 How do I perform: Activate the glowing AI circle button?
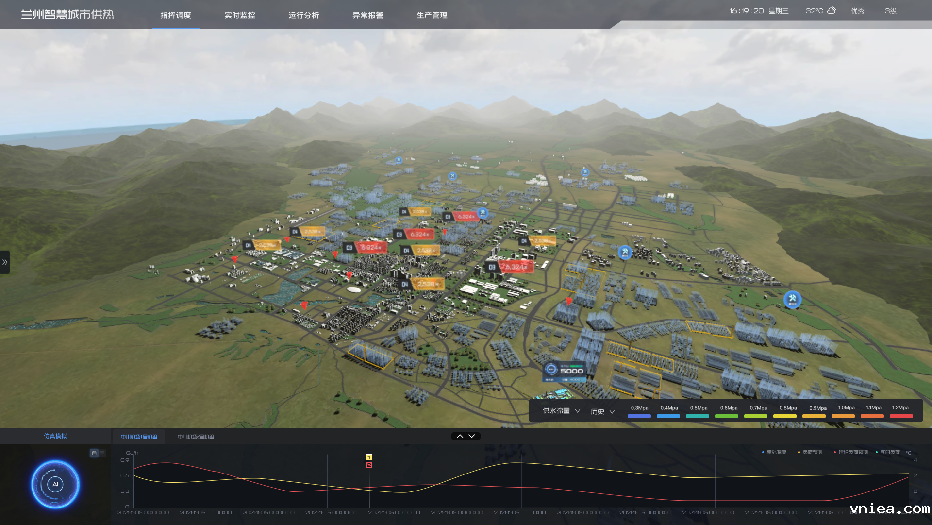click(x=55, y=483)
